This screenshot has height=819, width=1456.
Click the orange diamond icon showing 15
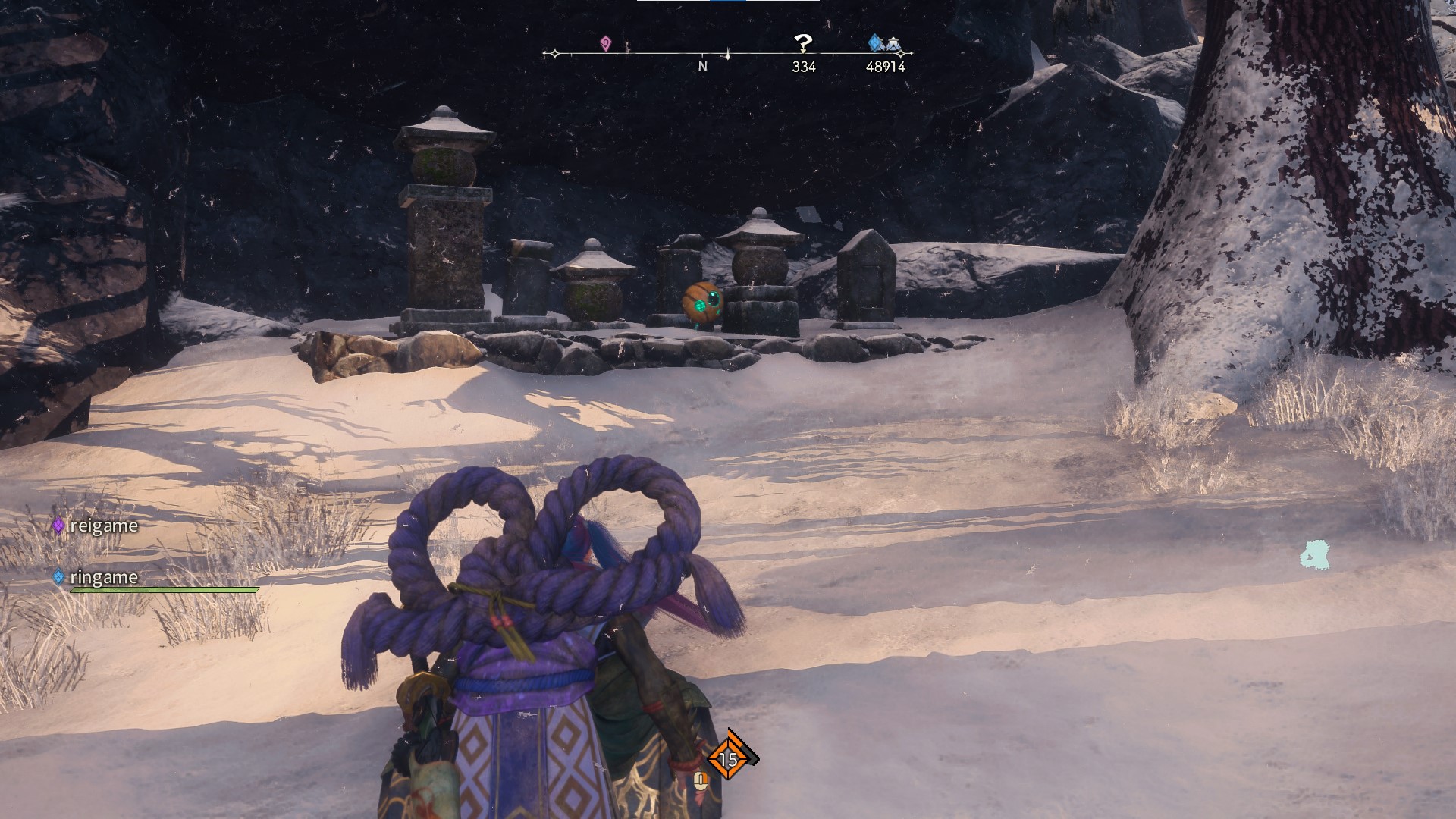point(728,758)
